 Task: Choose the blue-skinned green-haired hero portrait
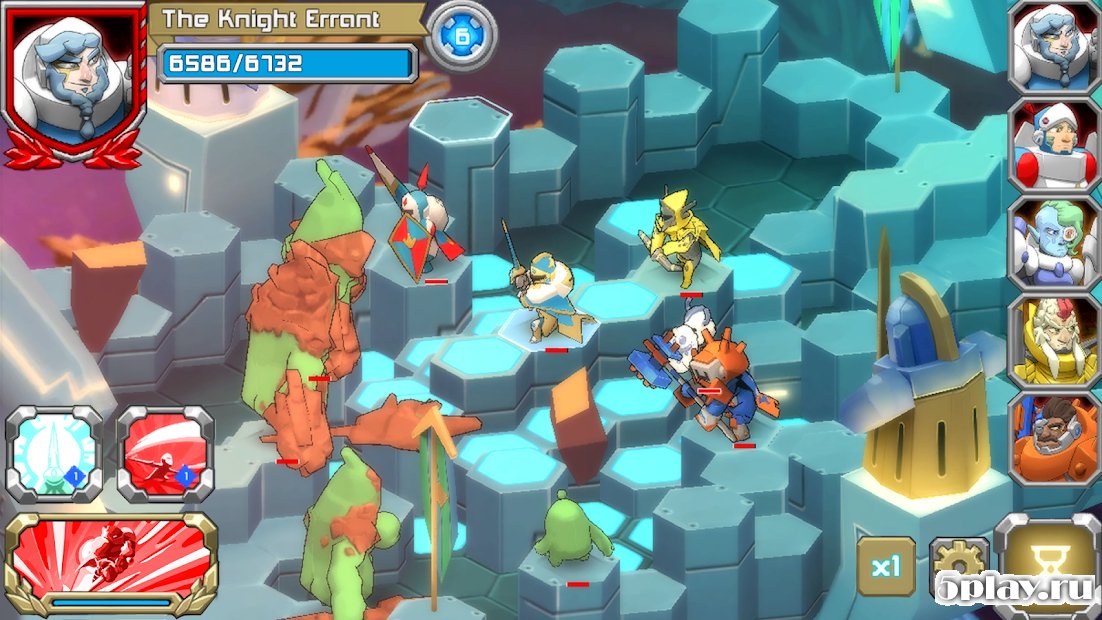(1052, 243)
